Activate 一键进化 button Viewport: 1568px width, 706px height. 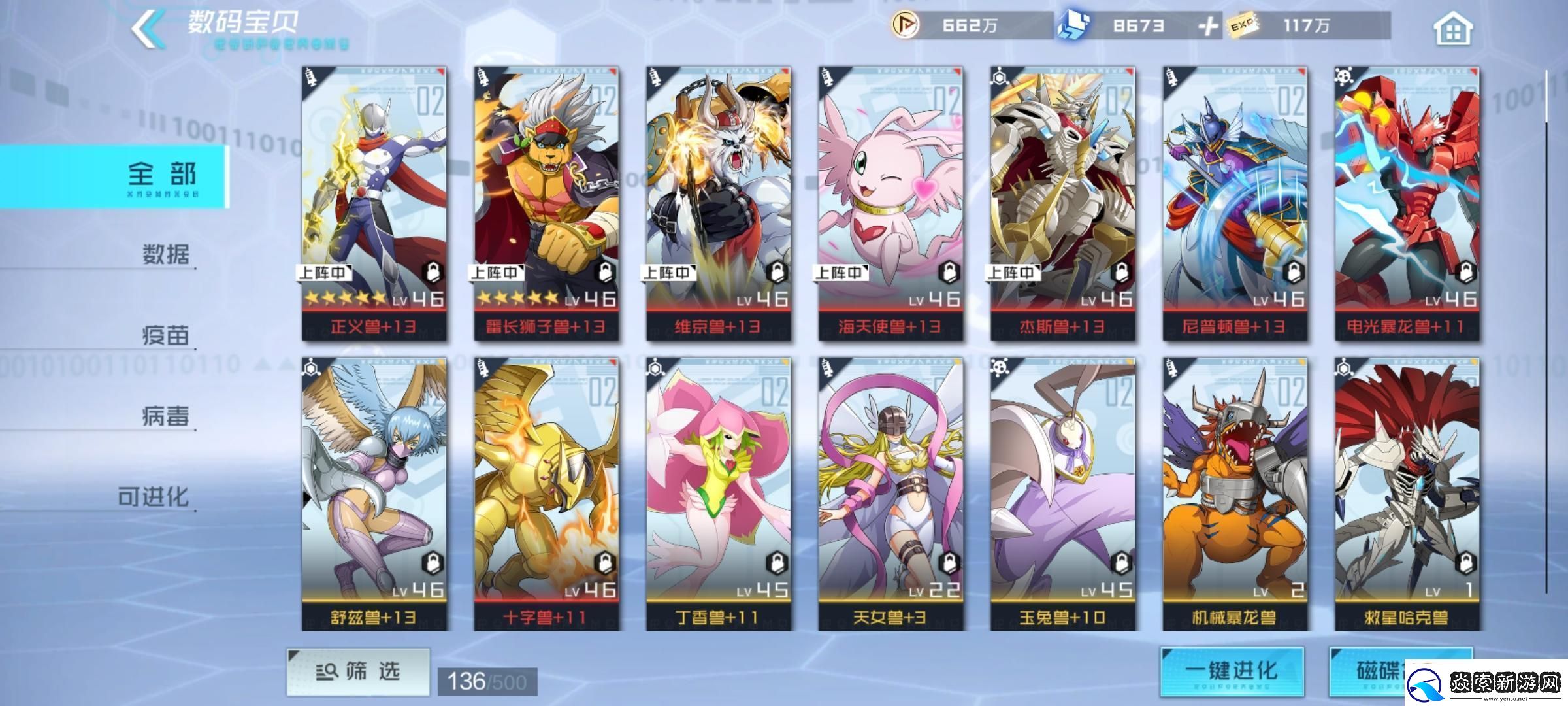pos(1232,671)
